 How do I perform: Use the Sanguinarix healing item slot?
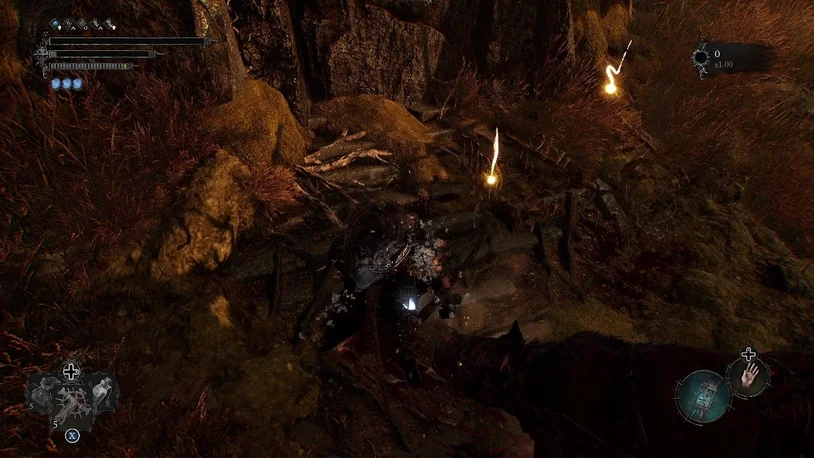pyautogui.click(x=72, y=402)
